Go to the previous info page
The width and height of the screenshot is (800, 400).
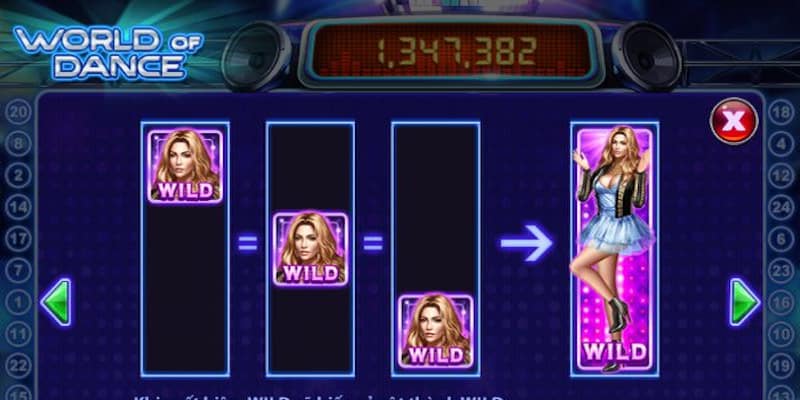point(55,302)
